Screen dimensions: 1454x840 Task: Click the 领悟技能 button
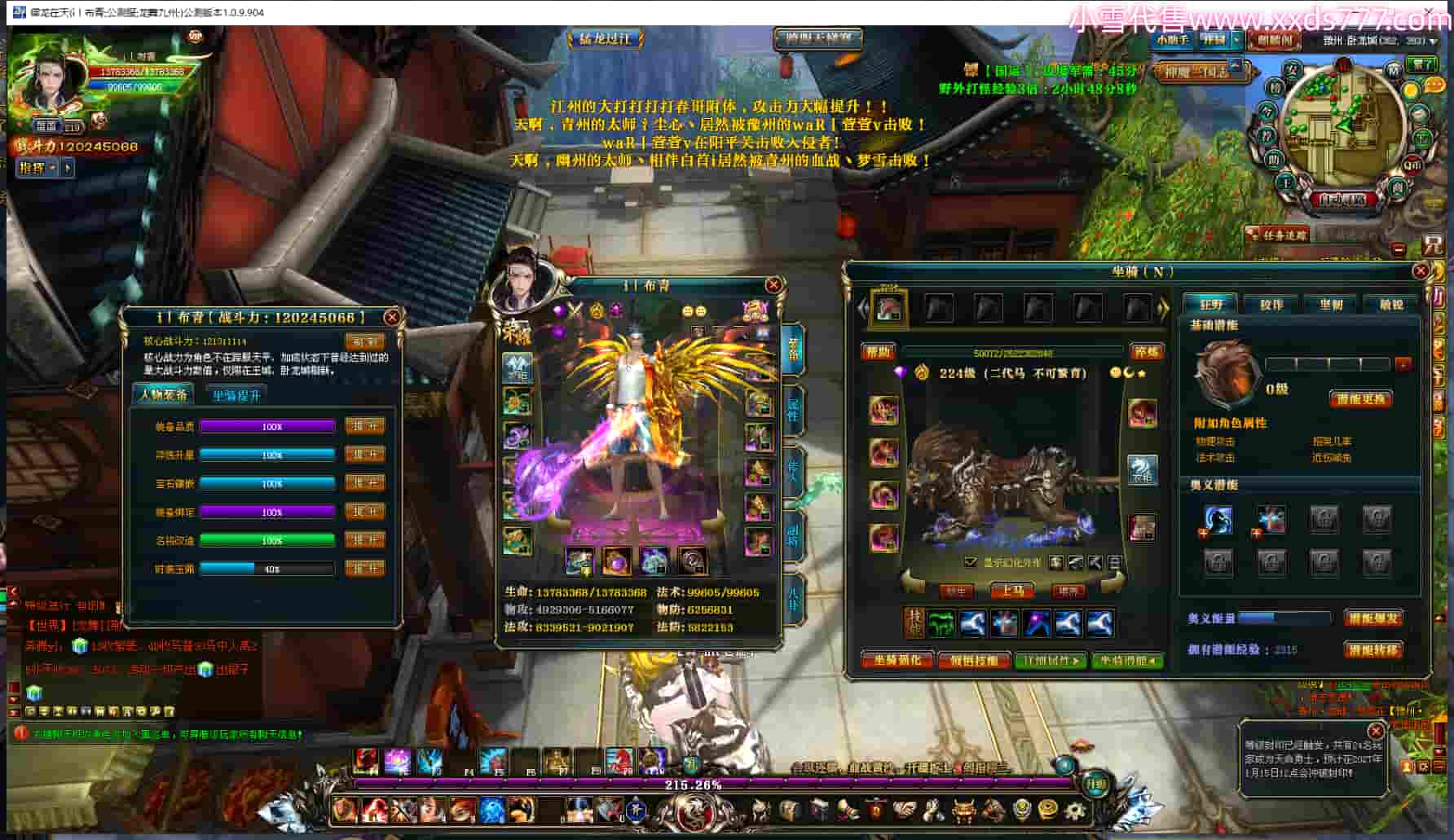tap(973, 660)
